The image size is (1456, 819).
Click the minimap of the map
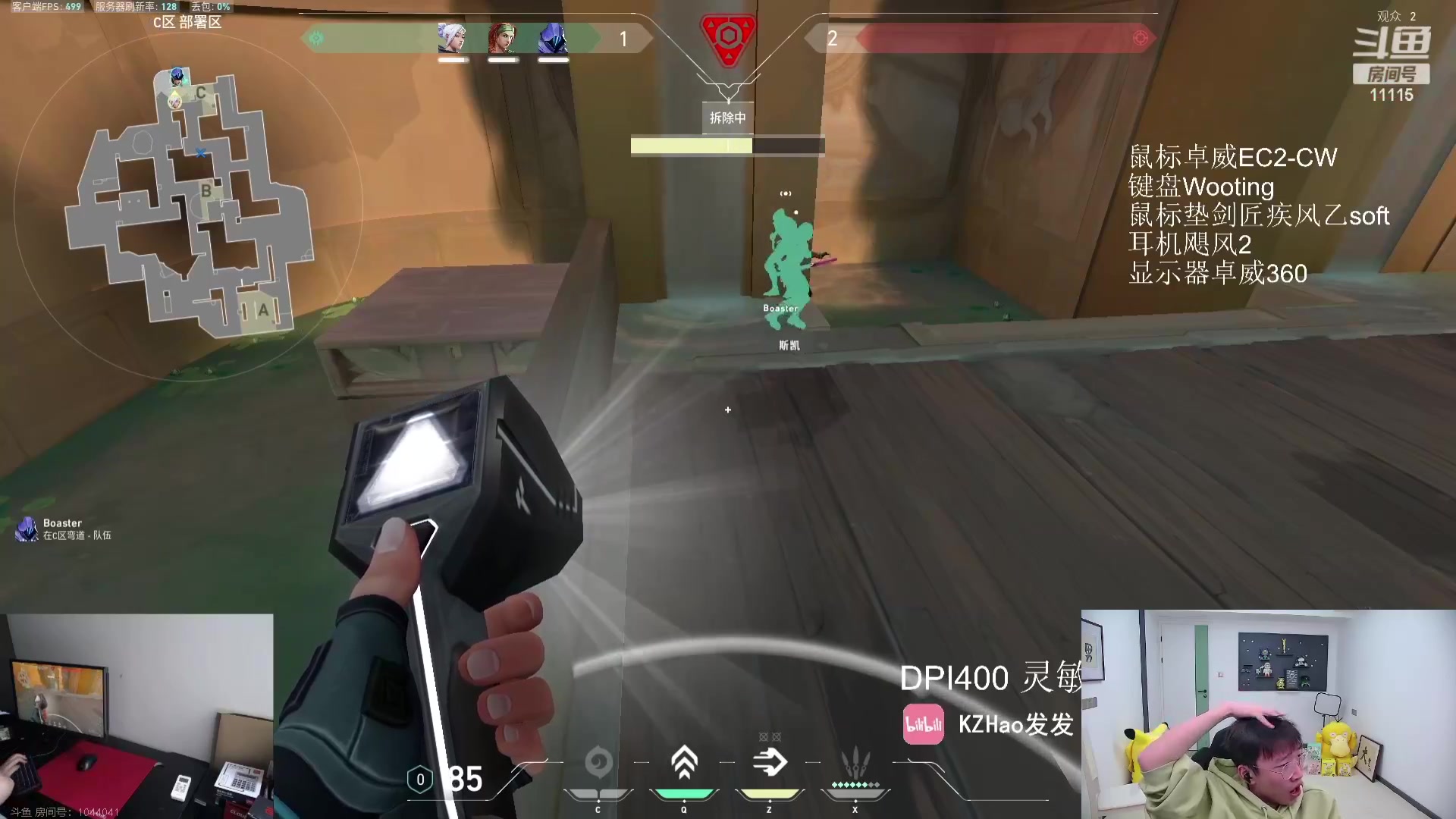(188, 205)
